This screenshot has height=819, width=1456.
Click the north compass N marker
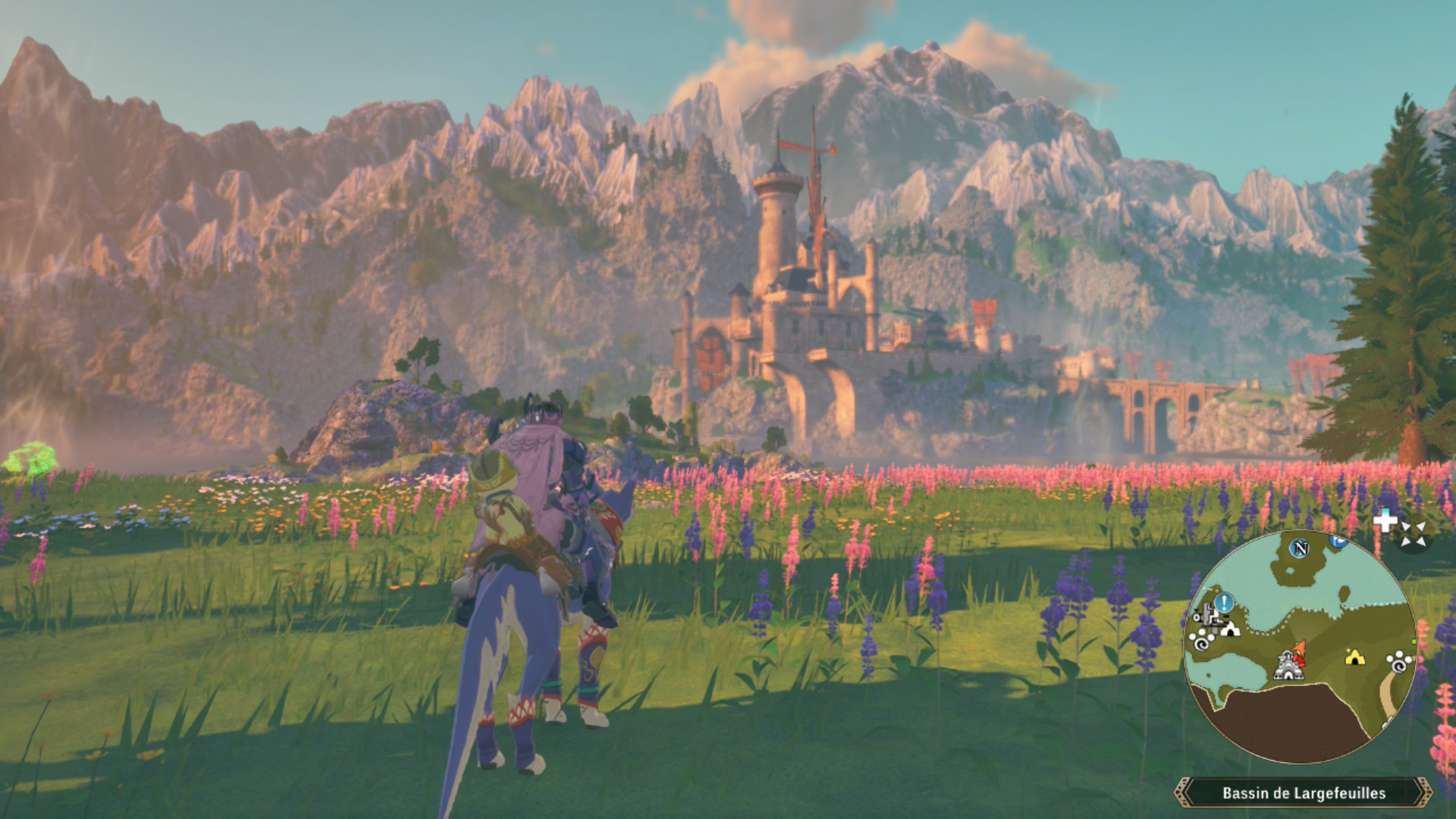pos(1301,548)
